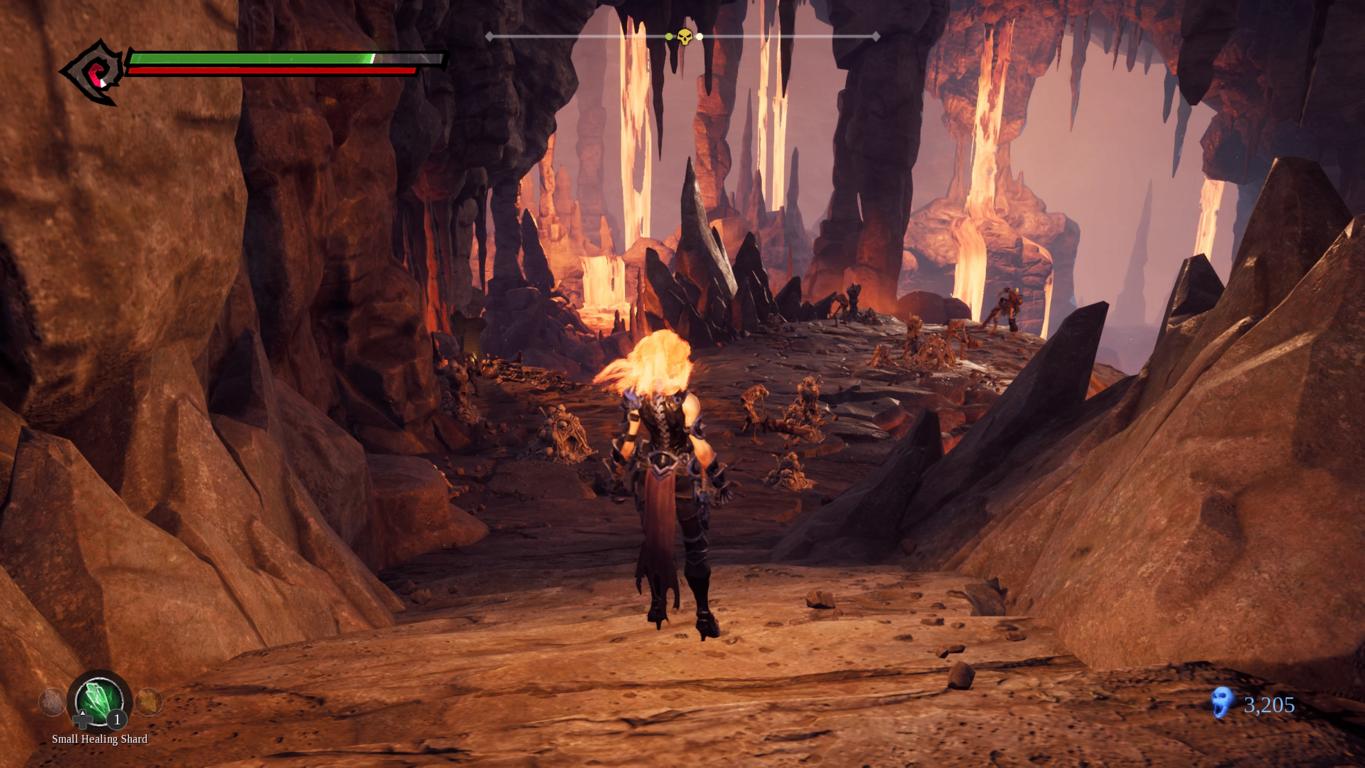1365x768 pixels.
Task: Click the blue soul currency icon
Action: pos(1221,703)
